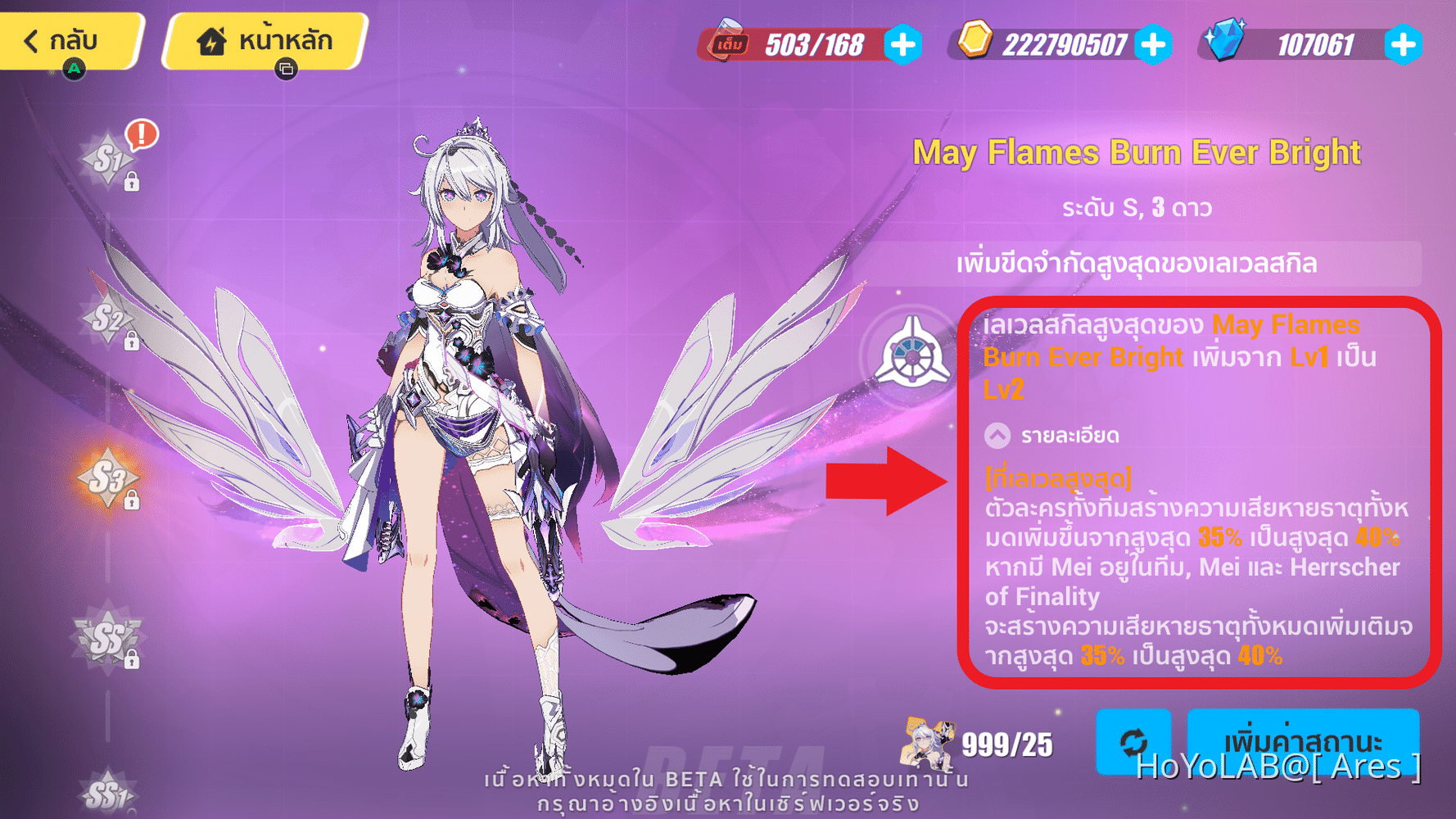This screenshot has height=819, width=1456.
Task: Click the HoYoLAB@[ Ares ] watermark link
Action: (1279, 768)
